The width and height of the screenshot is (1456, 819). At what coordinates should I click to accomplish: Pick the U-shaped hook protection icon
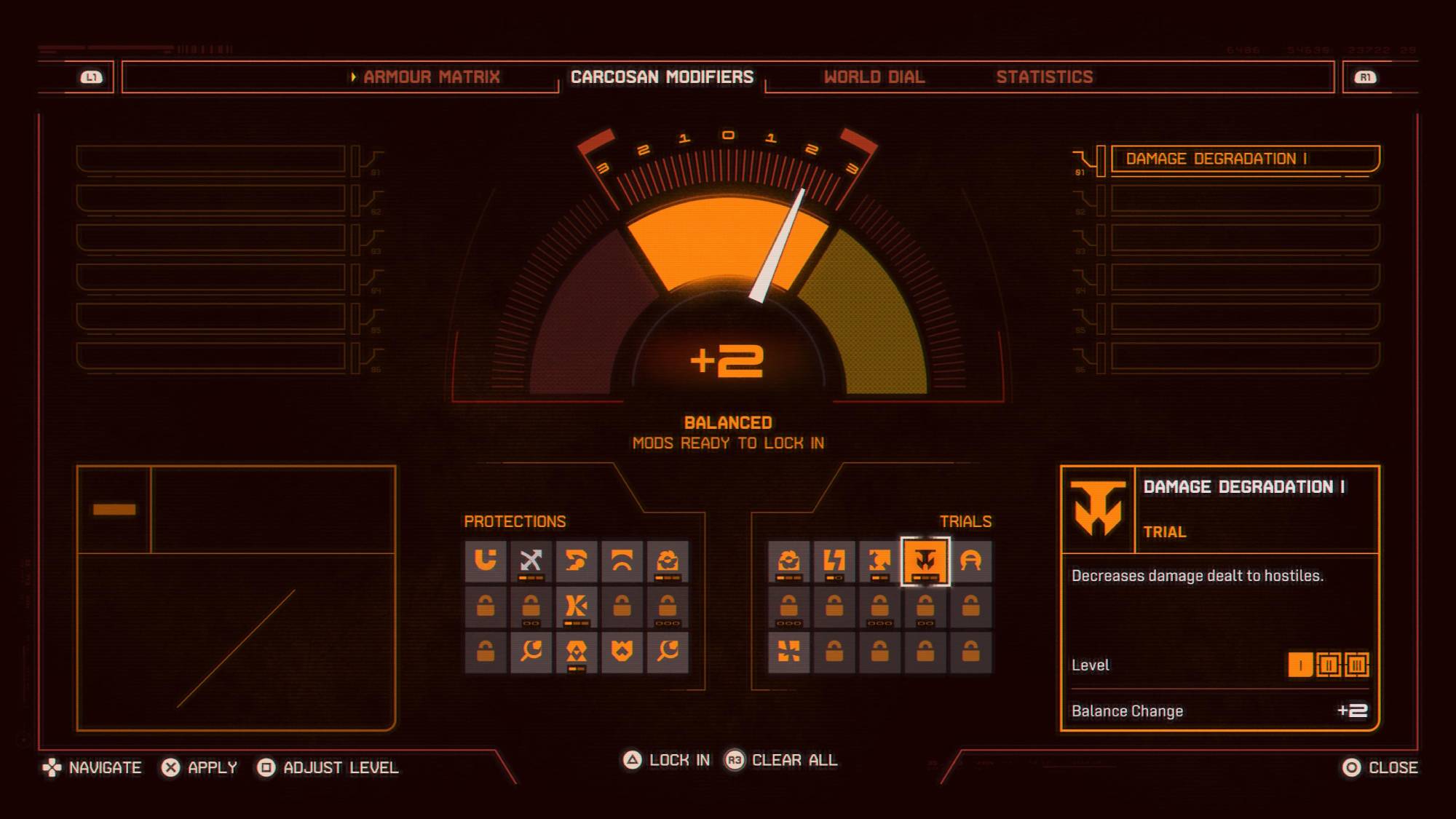[x=486, y=561]
